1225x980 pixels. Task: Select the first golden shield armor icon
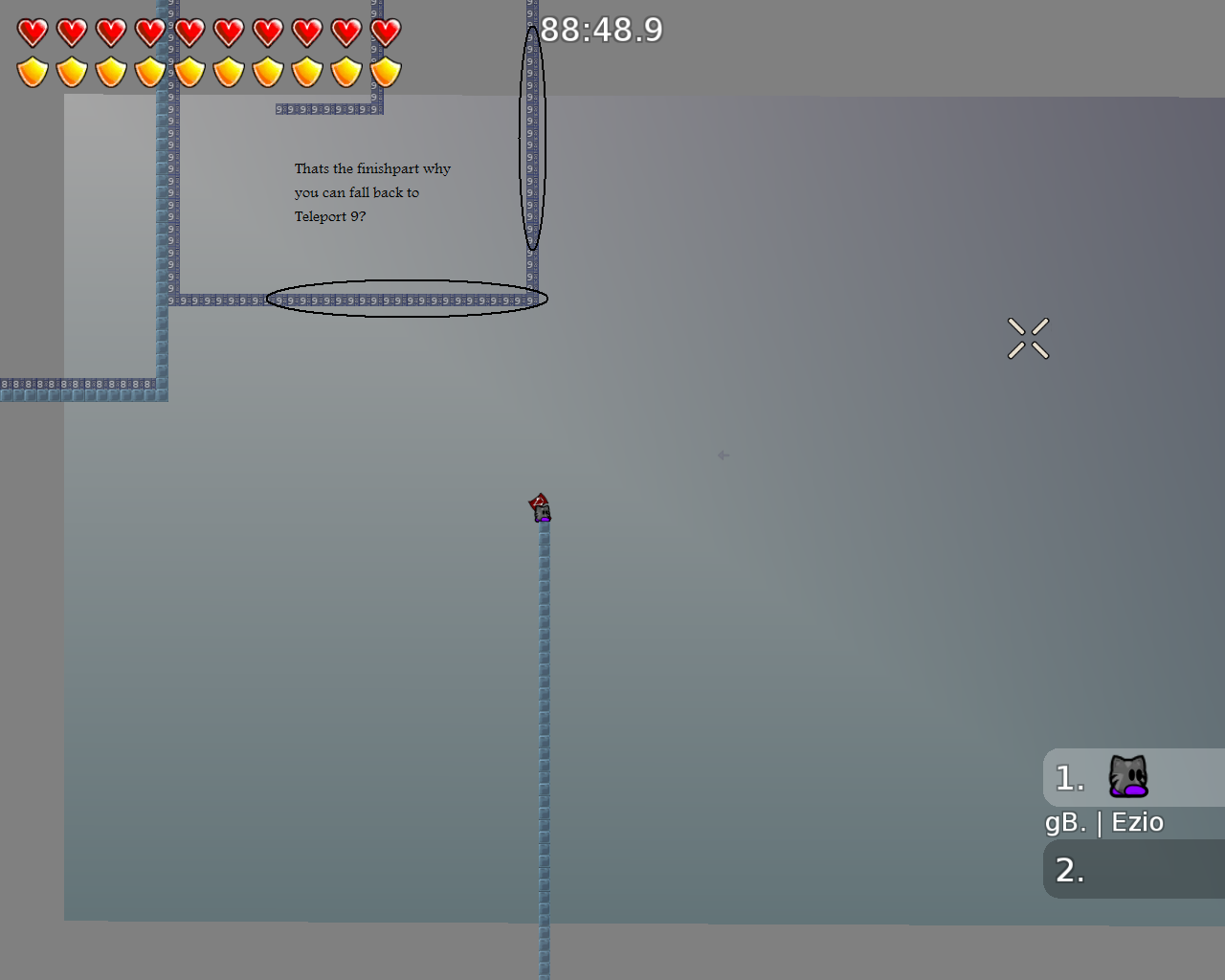[x=32, y=71]
